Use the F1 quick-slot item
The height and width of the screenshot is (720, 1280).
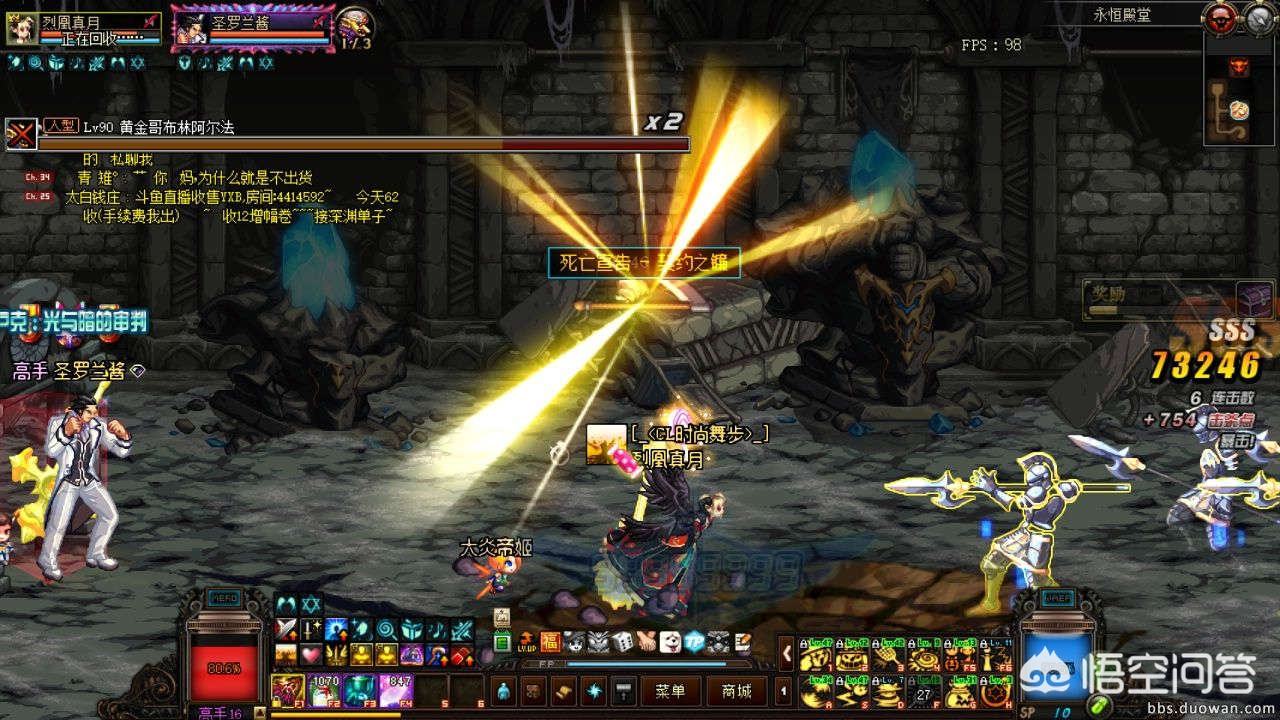point(289,690)
